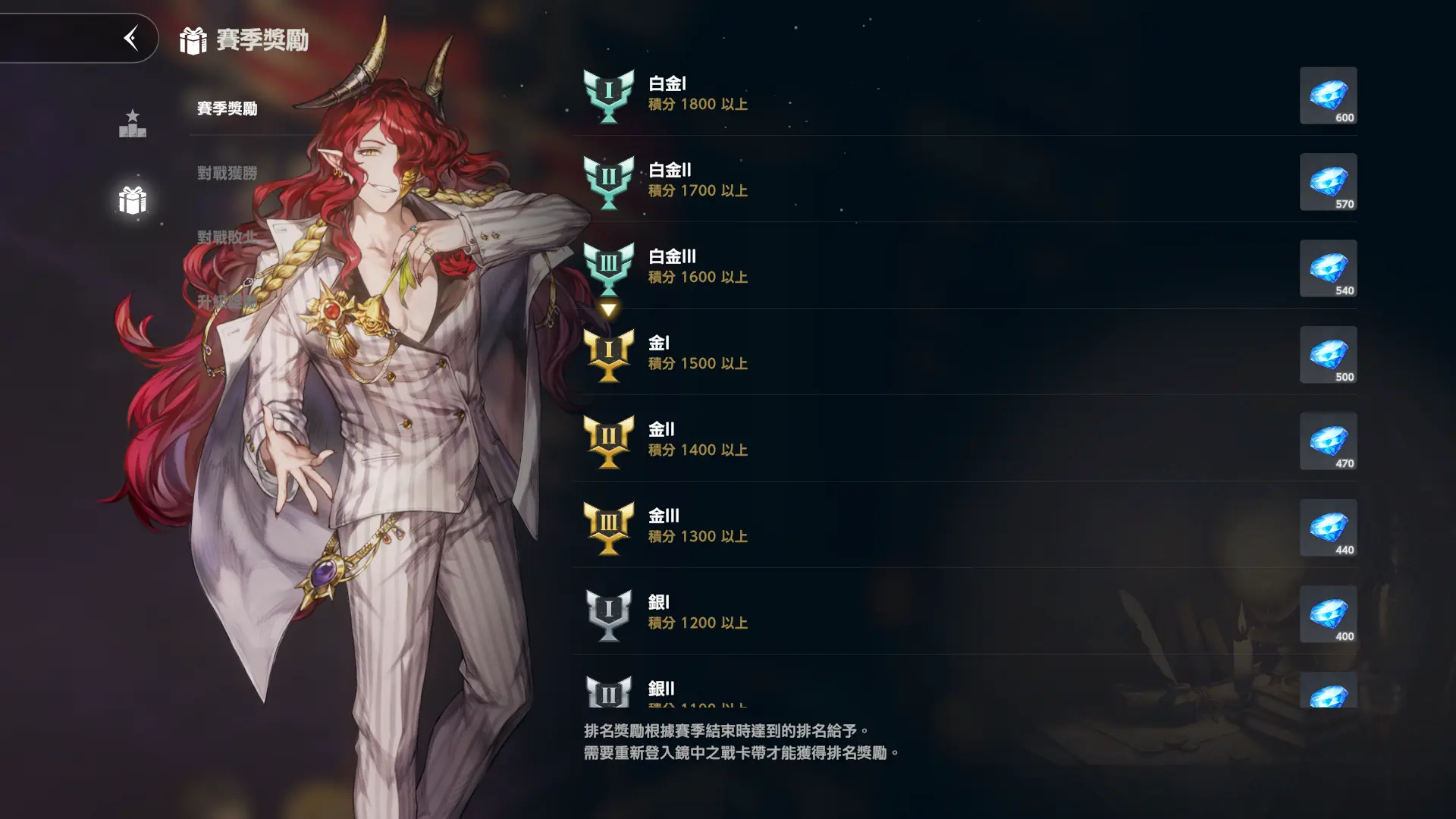The height and width of the screenshot is (819, 1456).
Task: Inspect the 440 gem reward
Action: pyautogui.click(x=1328, y=528)
